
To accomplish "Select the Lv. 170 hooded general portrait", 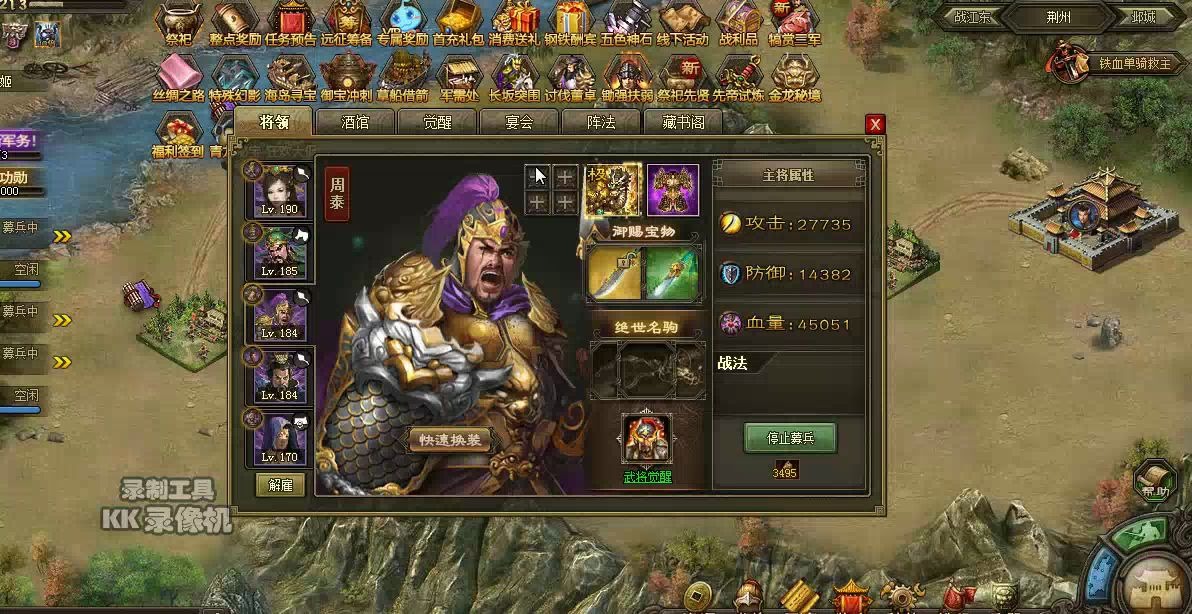I will coord(280,437).
